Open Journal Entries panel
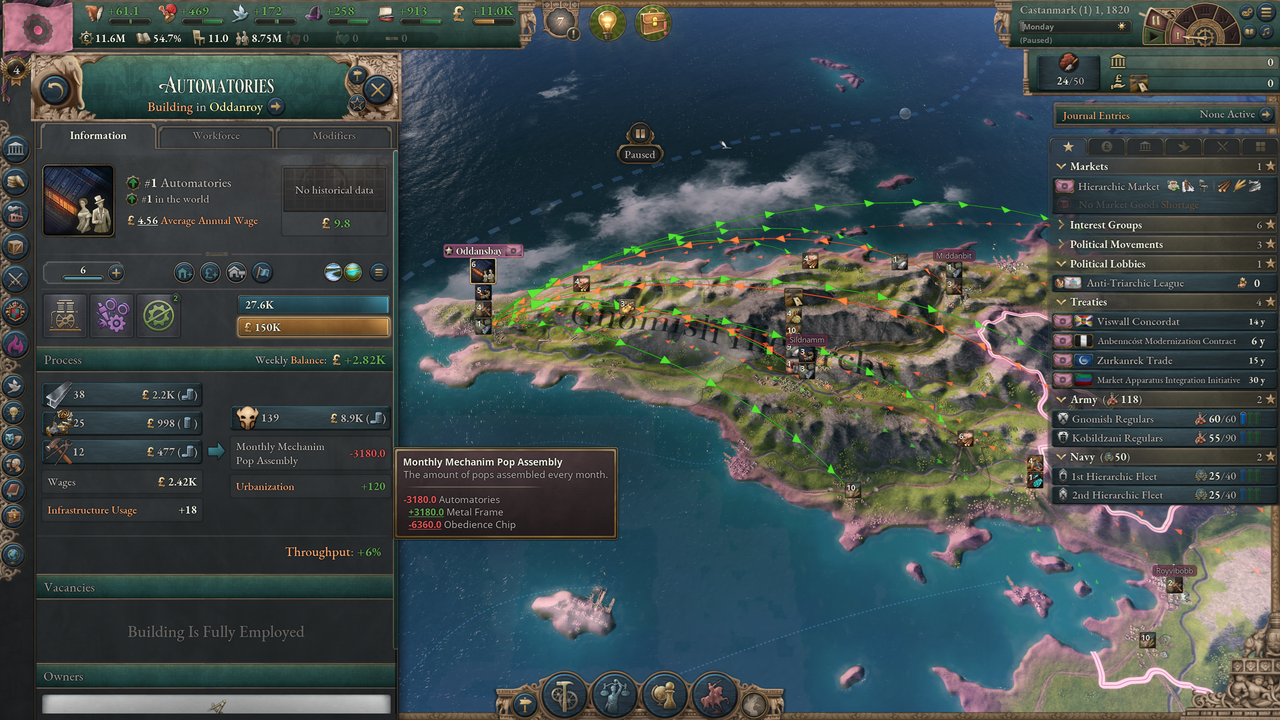Viewport: 1280px width, 720px height. [1095, 115]
